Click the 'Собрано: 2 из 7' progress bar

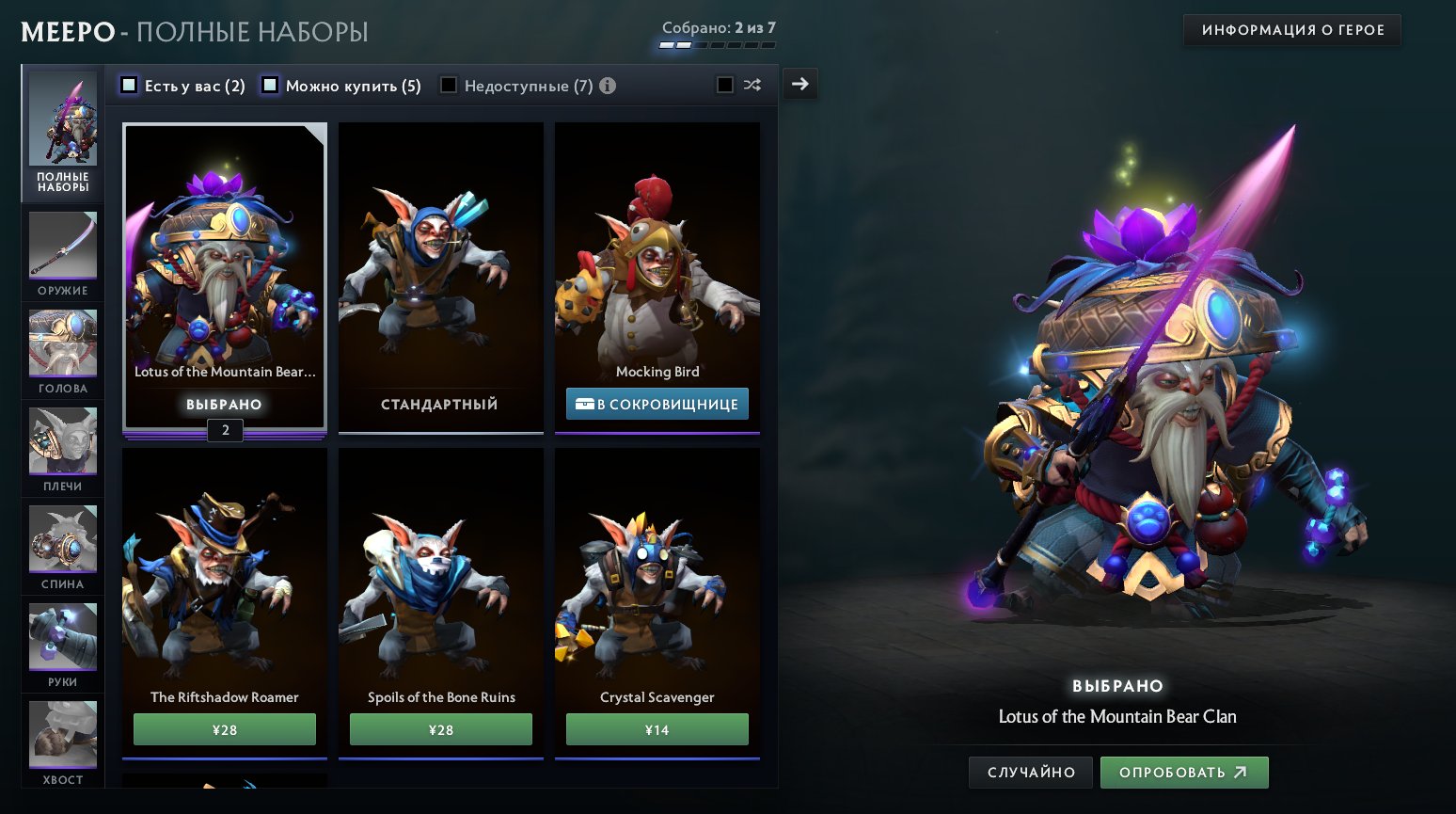click(719, 41)
